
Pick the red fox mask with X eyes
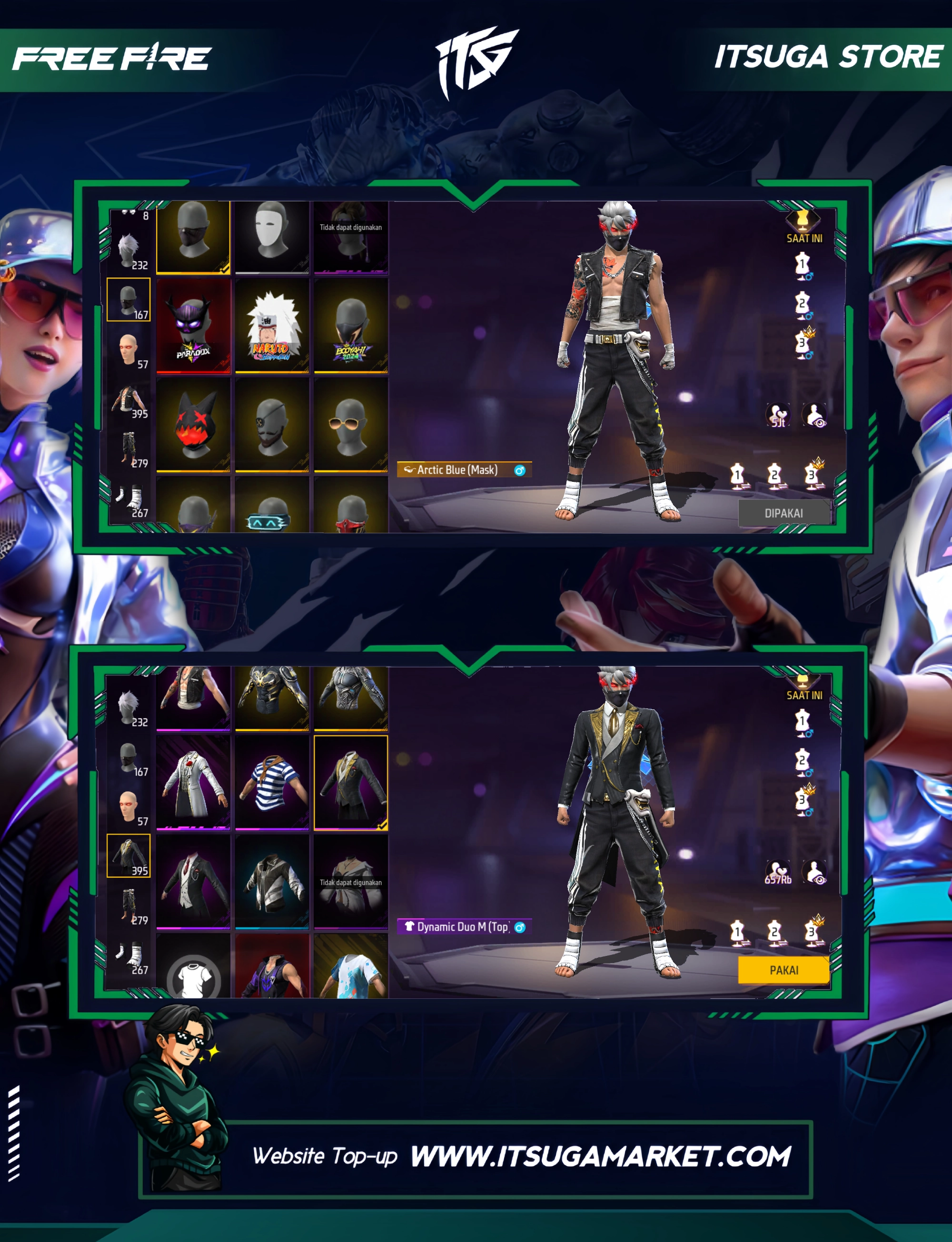[x=193, y=425]
